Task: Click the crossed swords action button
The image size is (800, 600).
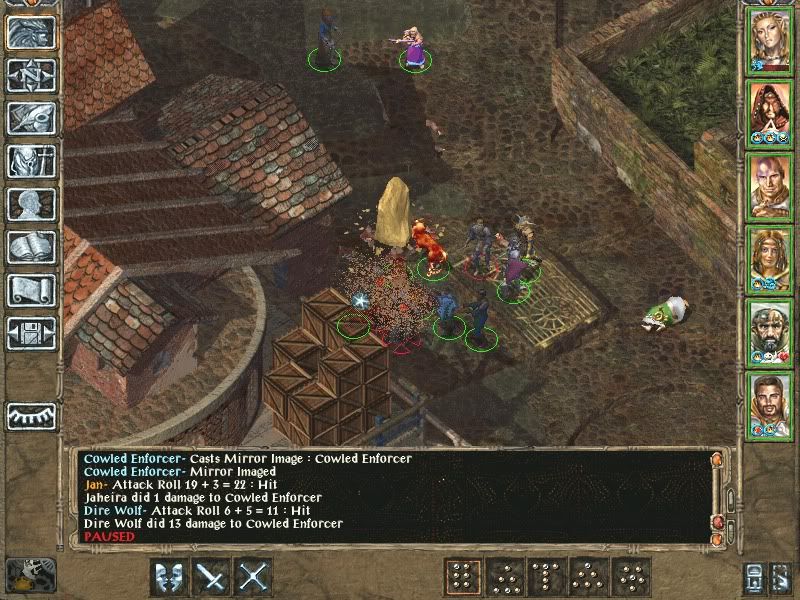Action: pyautogui.click(x=255, y=577)
